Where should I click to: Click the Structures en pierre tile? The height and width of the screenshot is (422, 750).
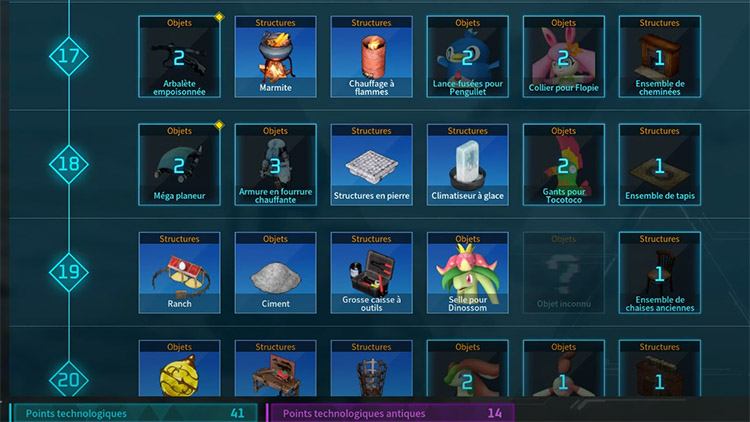tap(372, 165)
